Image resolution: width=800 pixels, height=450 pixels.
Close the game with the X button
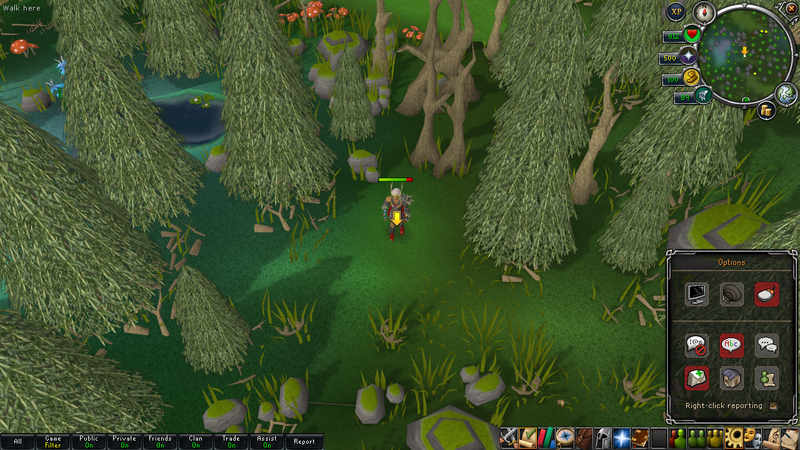791,9
